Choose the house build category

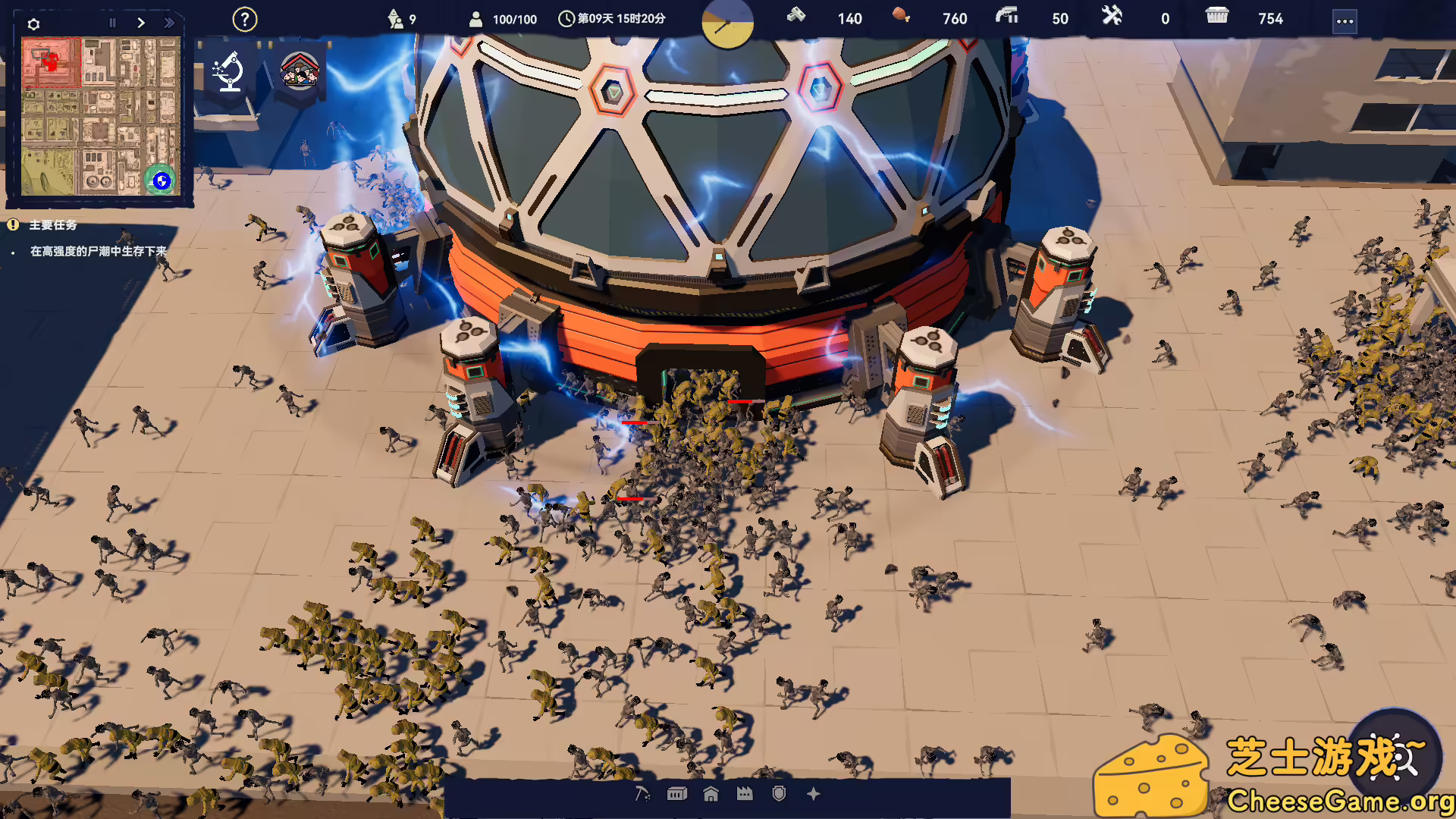pyautogui.click(x=711, y=794)
